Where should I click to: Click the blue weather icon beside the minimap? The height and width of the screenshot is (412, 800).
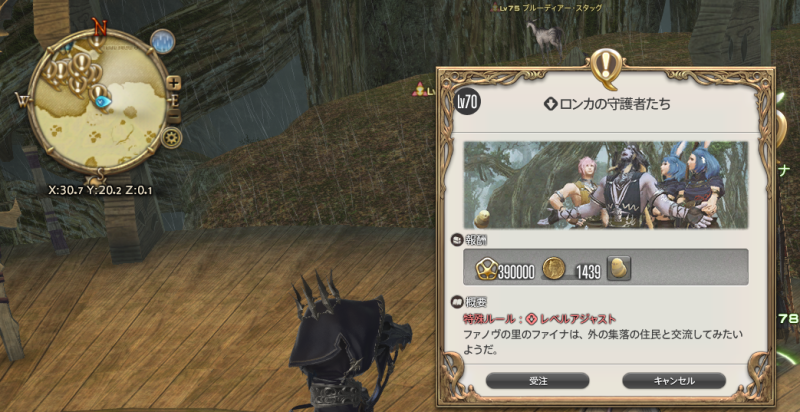pyautogui.click(x=163, y=41)
